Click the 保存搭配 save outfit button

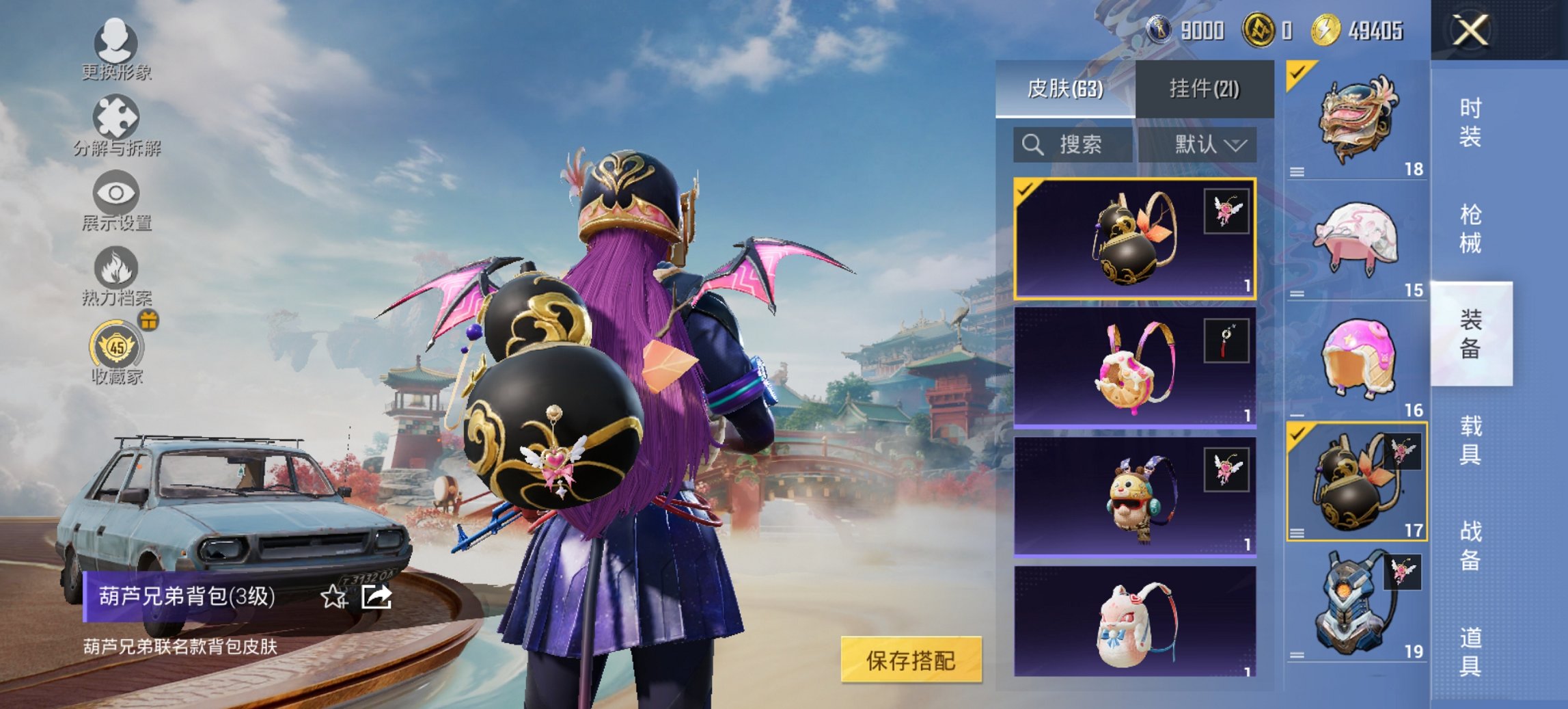[911, 659]
